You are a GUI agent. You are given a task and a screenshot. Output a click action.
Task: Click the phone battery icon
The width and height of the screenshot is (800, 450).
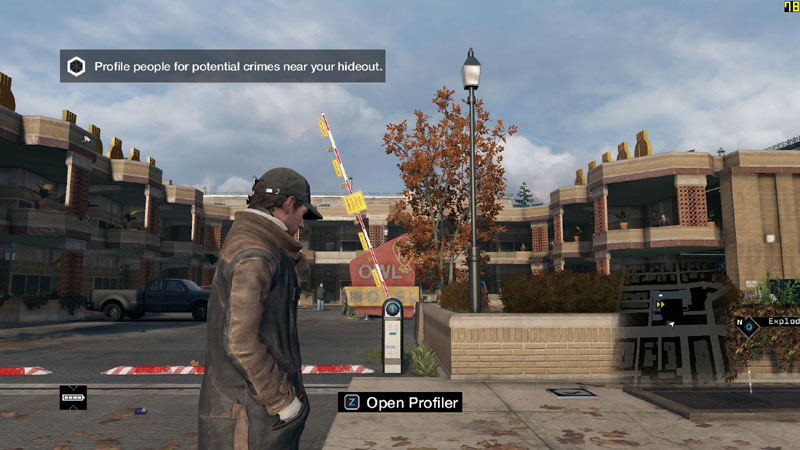(74, 397)
